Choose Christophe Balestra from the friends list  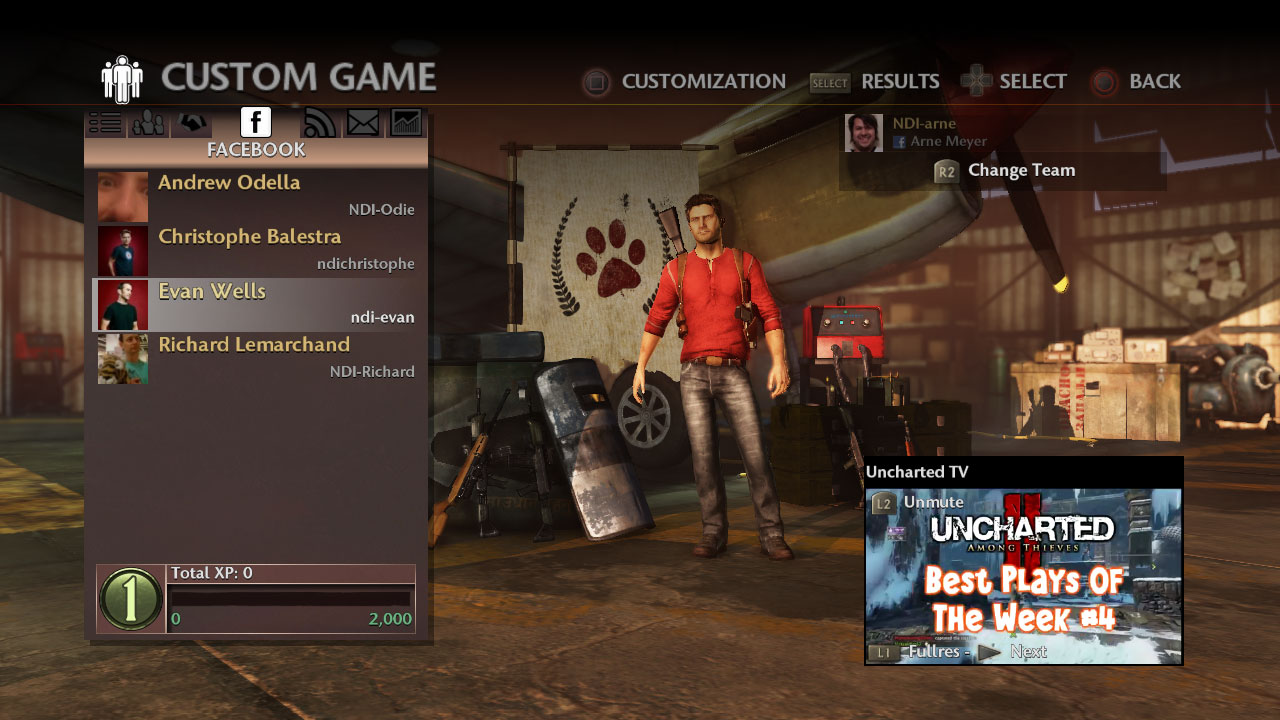(256, 250)
